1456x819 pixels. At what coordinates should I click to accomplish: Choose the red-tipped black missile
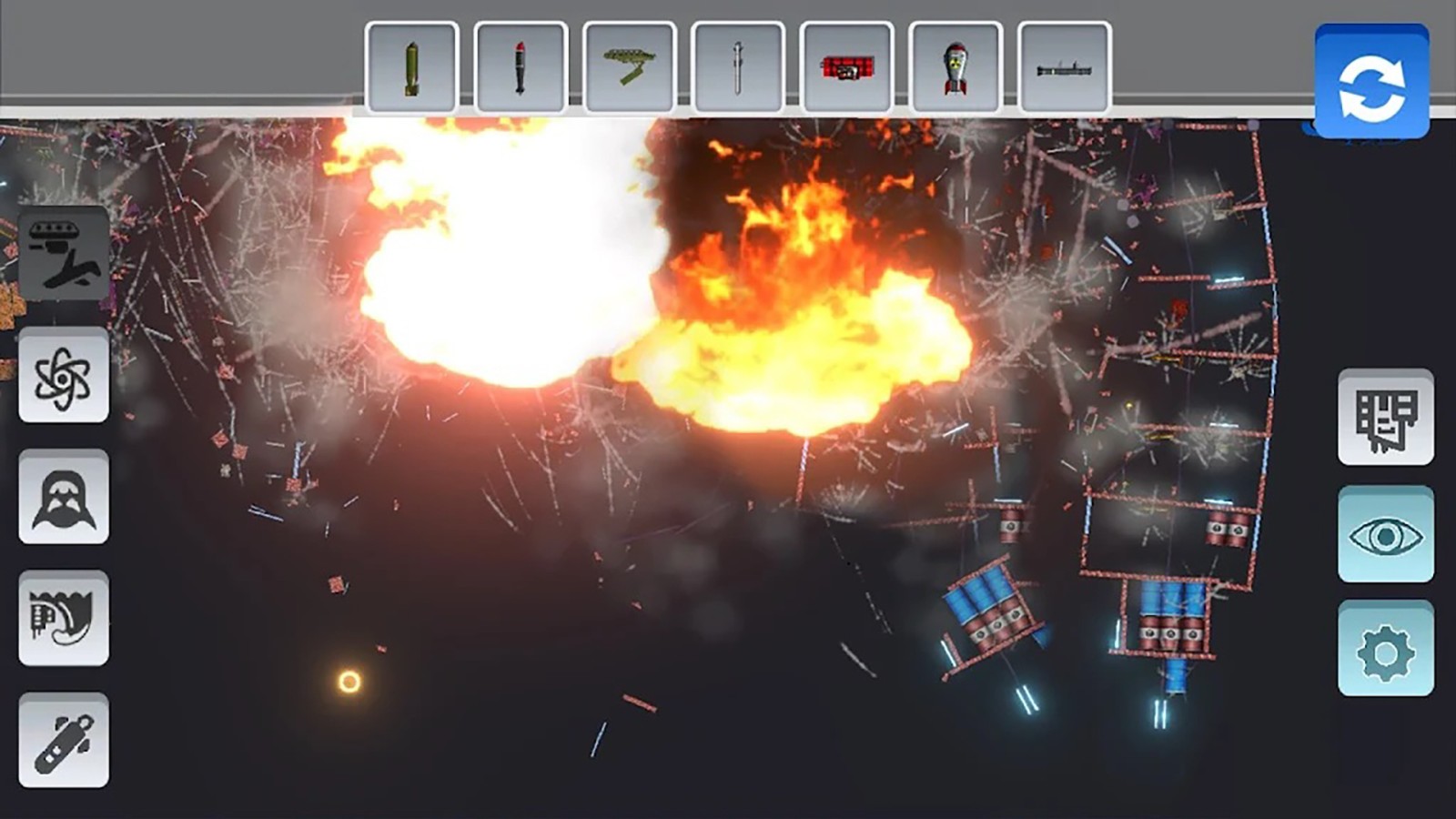pos(521,68)
